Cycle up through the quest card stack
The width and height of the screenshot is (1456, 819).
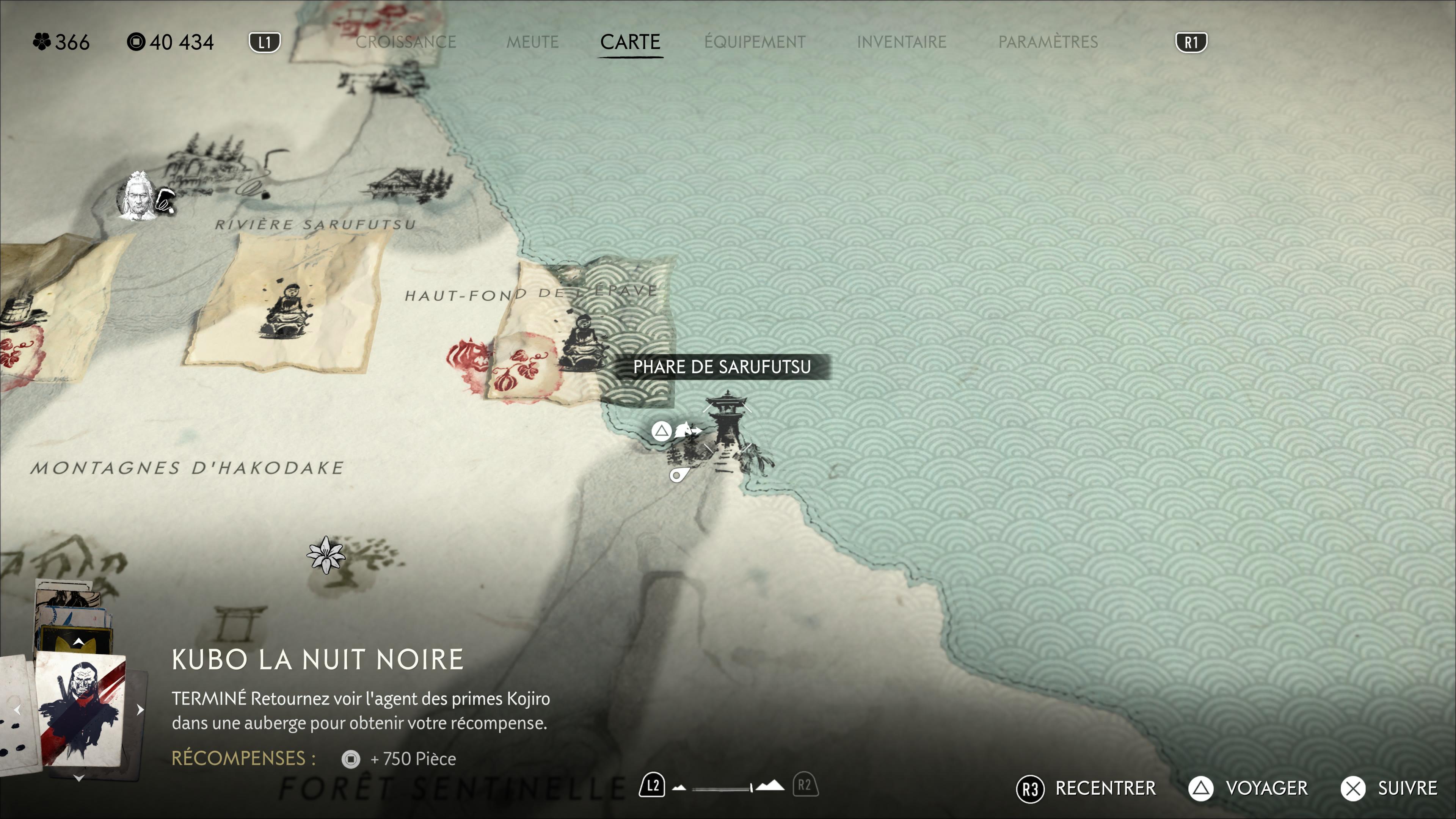78,642
